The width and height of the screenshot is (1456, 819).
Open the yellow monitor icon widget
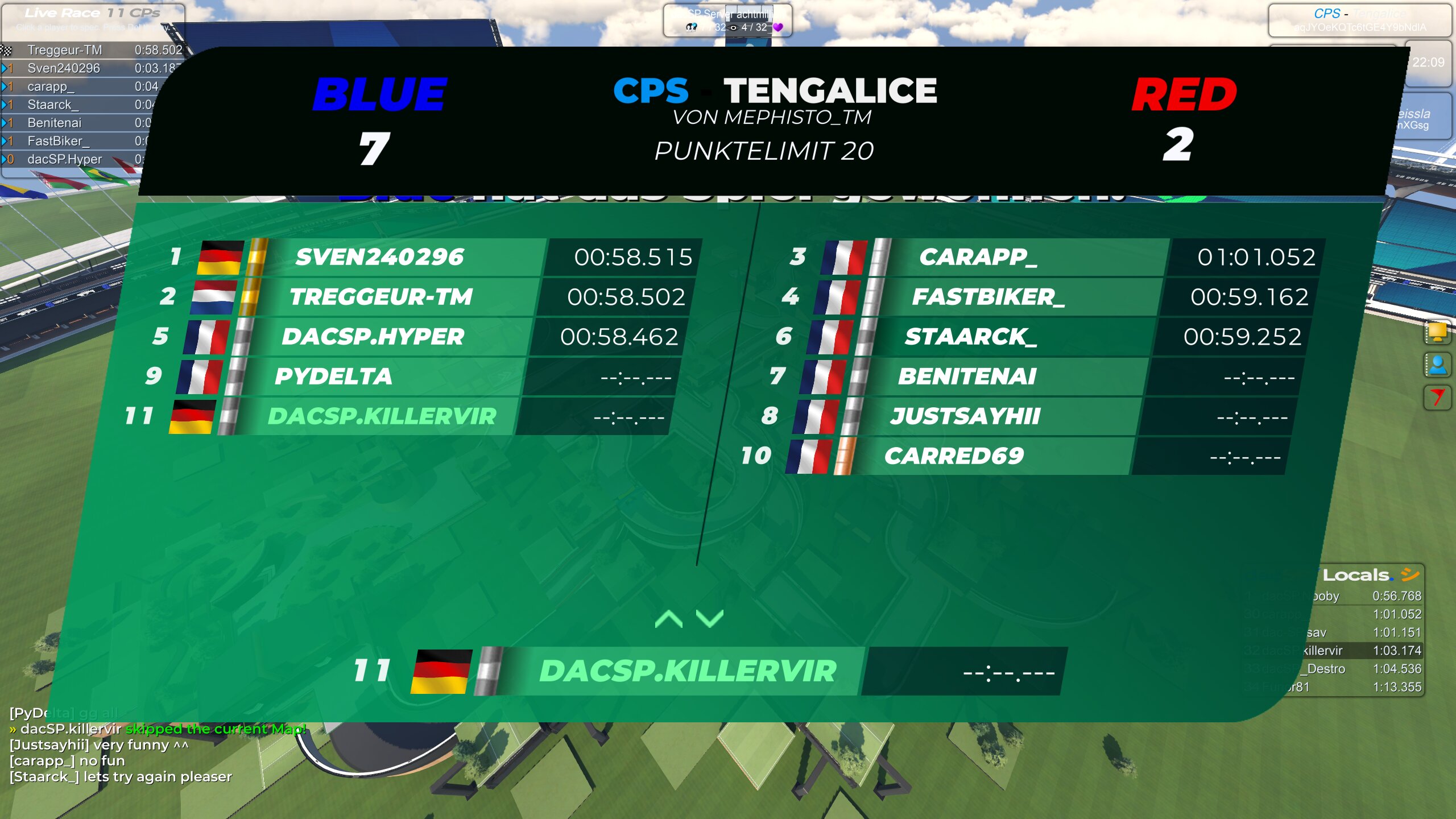tap(1437, 332)
